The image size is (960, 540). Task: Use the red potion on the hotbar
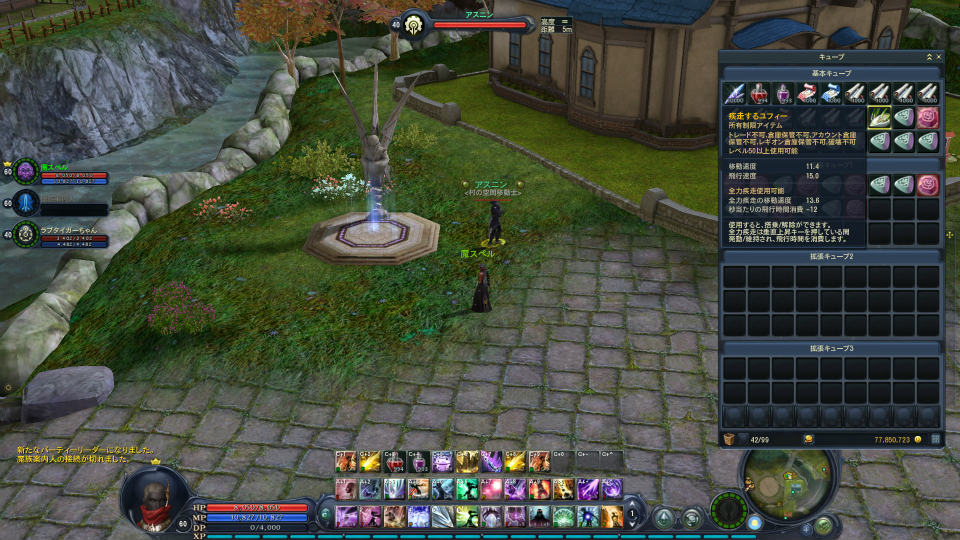(395, 462)
